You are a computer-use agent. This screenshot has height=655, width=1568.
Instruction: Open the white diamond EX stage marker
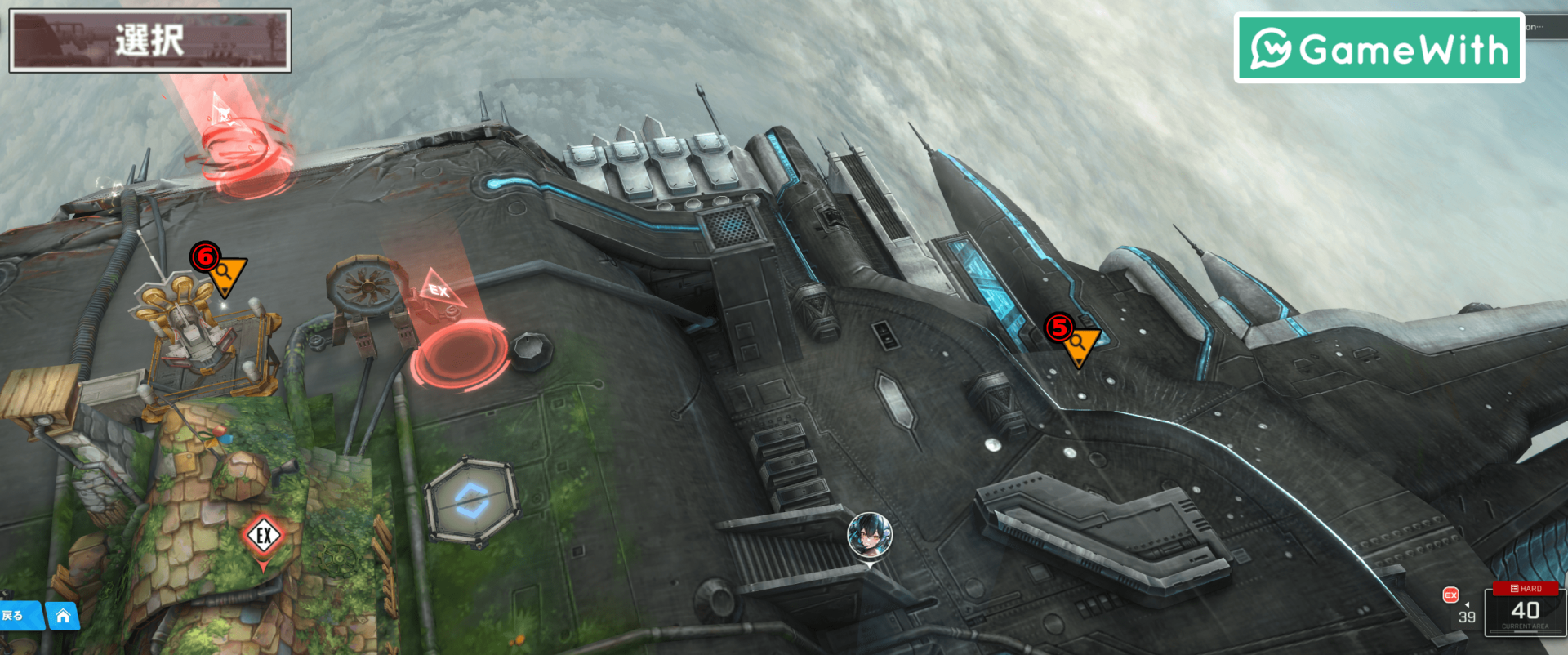coord(263,537)
